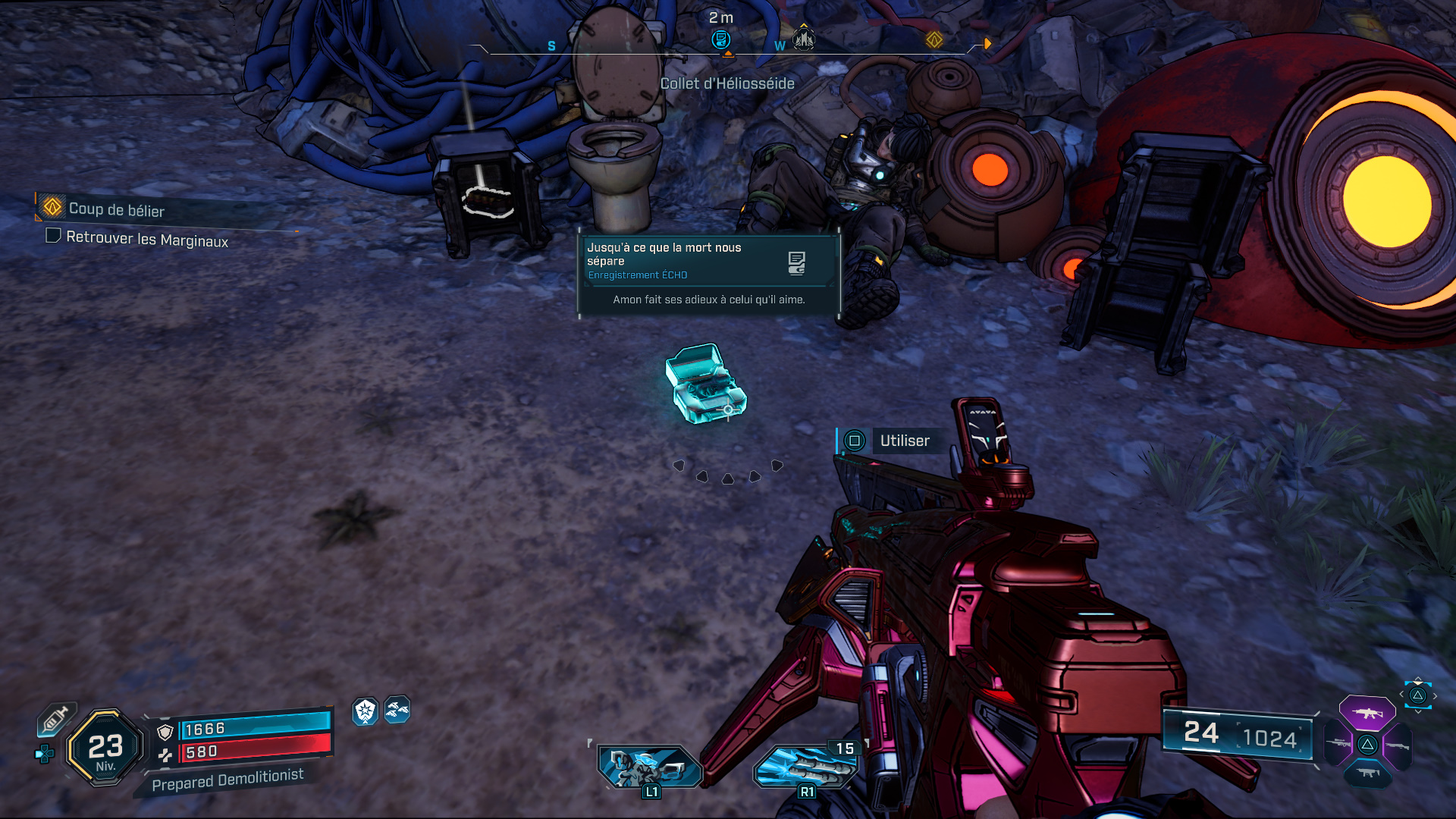Choose the bottom weapon slot in the wheel
The image size is (1456, 819).
click(x=1367, y=773)
